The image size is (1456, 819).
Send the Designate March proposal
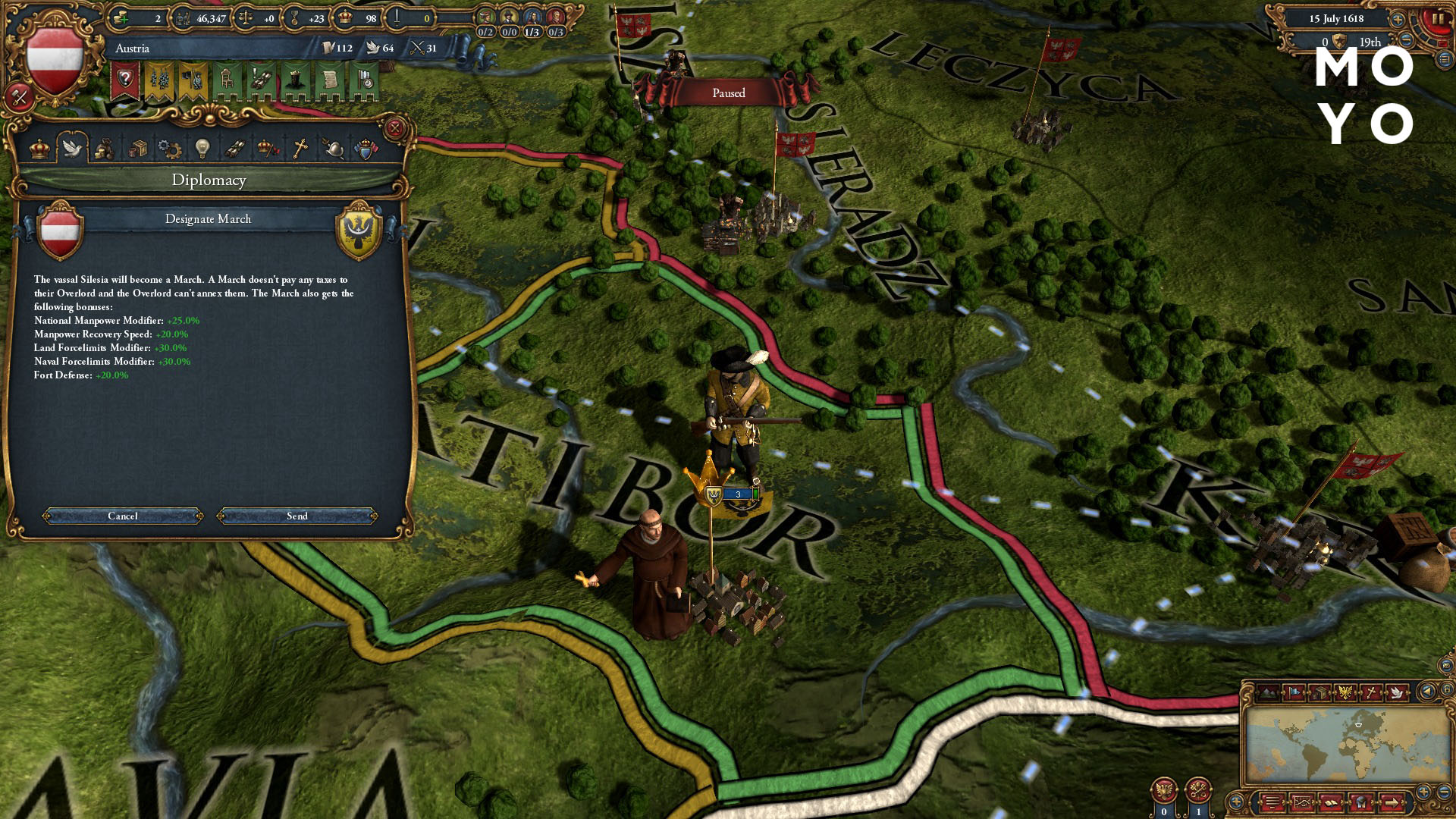297,516
